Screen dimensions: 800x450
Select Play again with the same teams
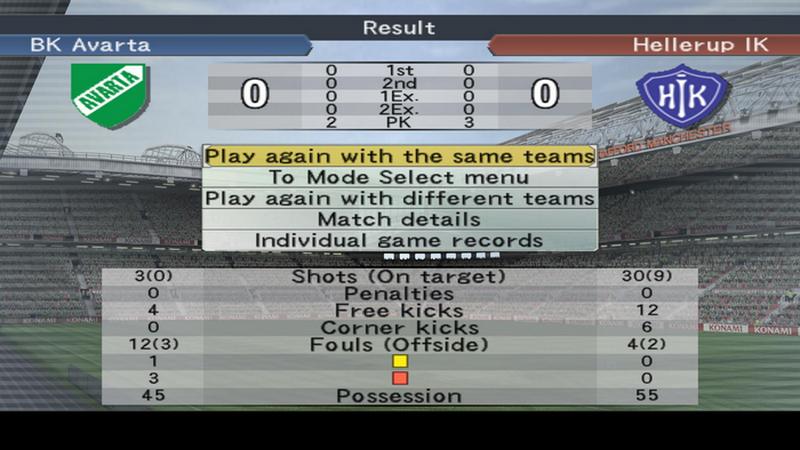[x=399, y=156]
